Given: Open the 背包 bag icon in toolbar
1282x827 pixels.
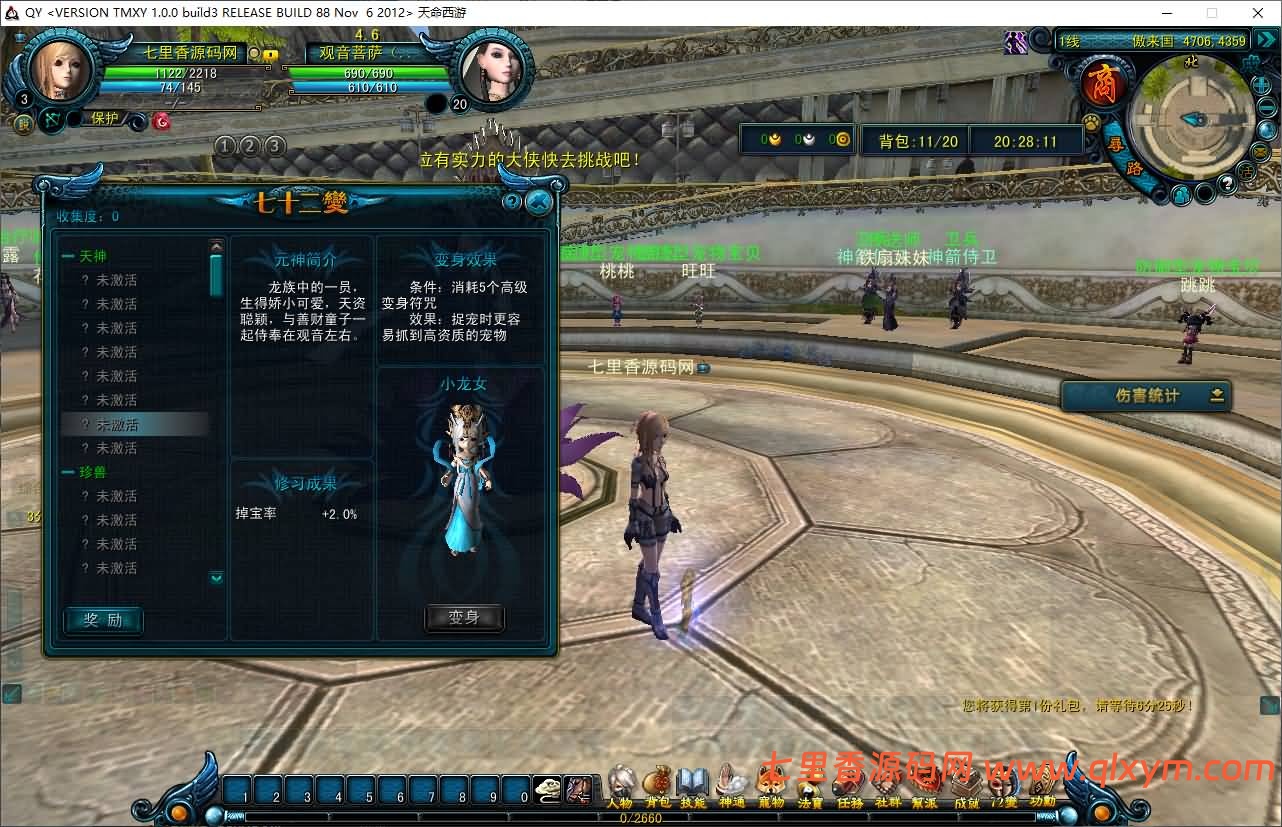Looking at the screenshot, I should pos(657,785).
